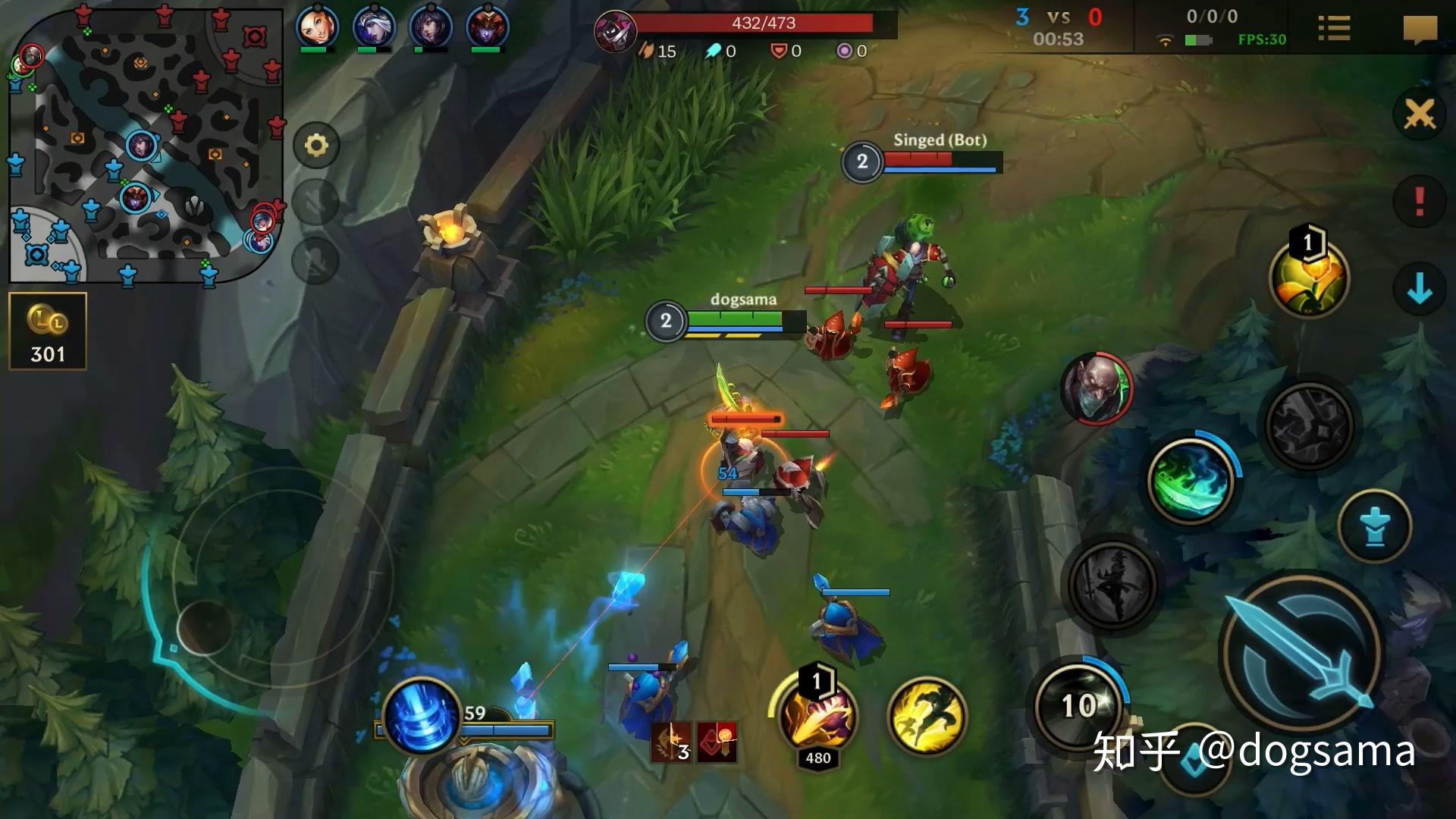Send the red exclamation danger ping
1456x819 pixels.
point(1419,202)
